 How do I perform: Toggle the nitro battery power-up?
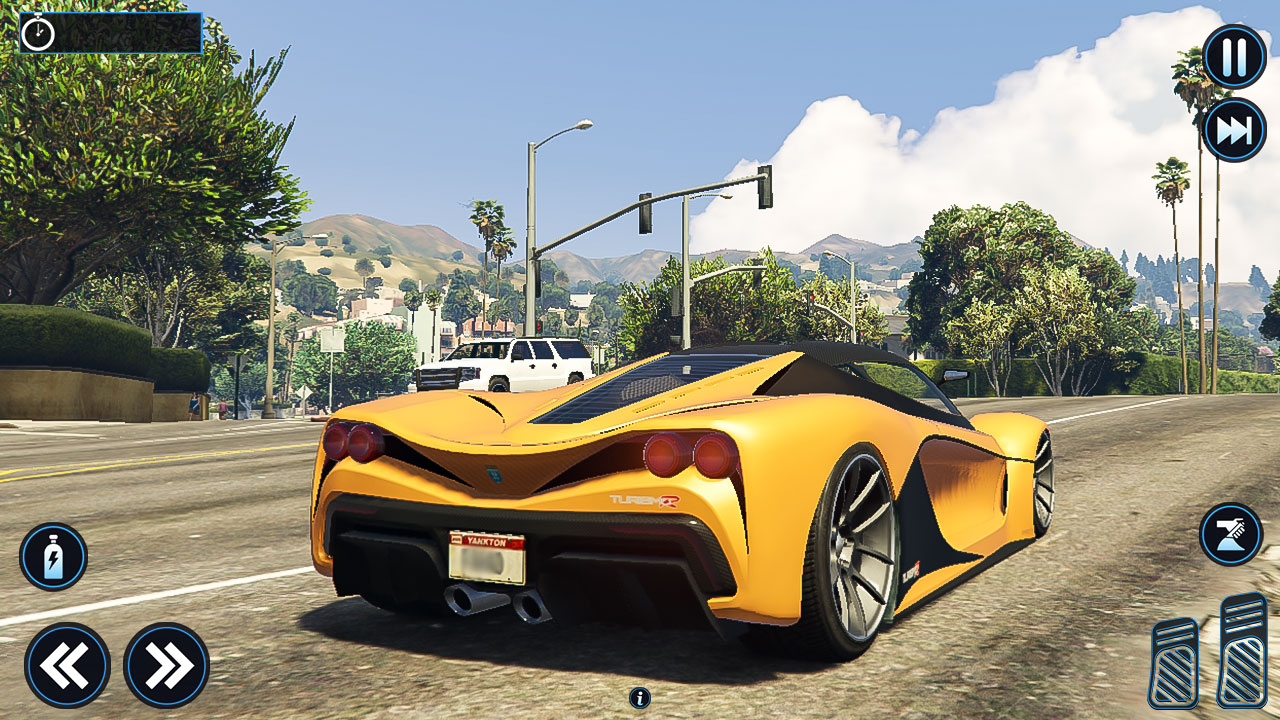click(x=55, y=557)
